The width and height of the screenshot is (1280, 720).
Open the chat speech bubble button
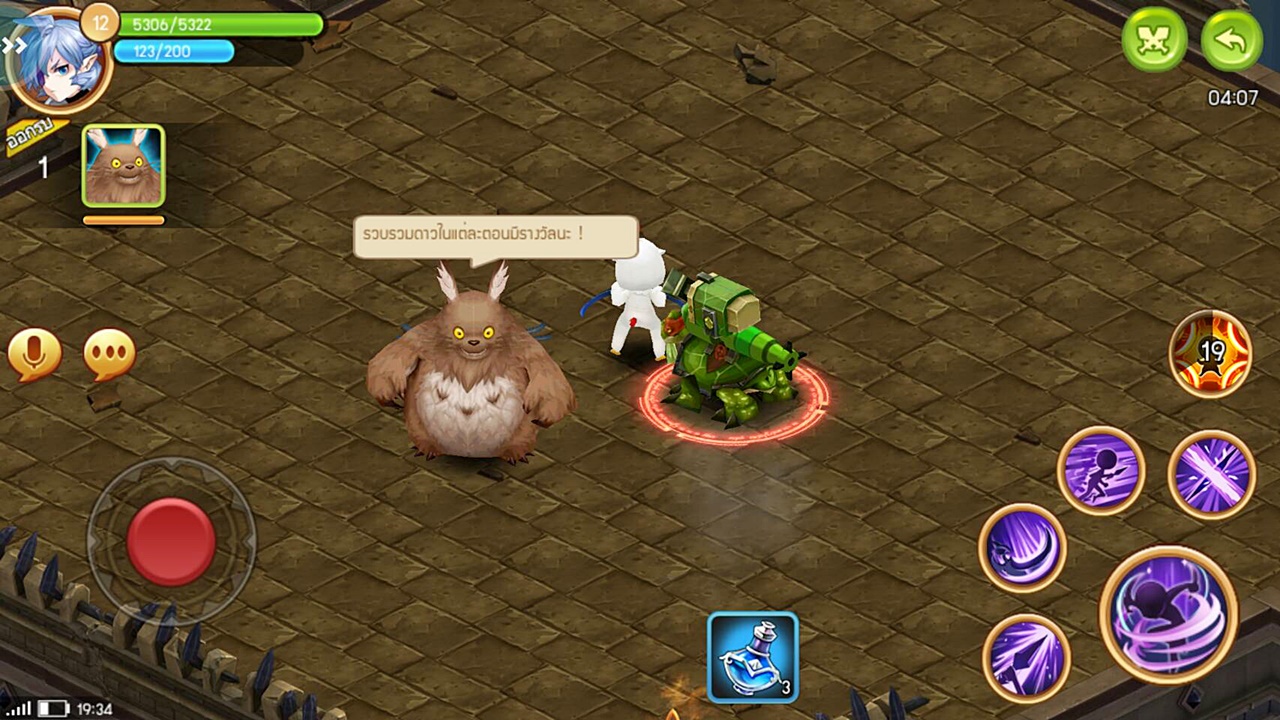109,354
